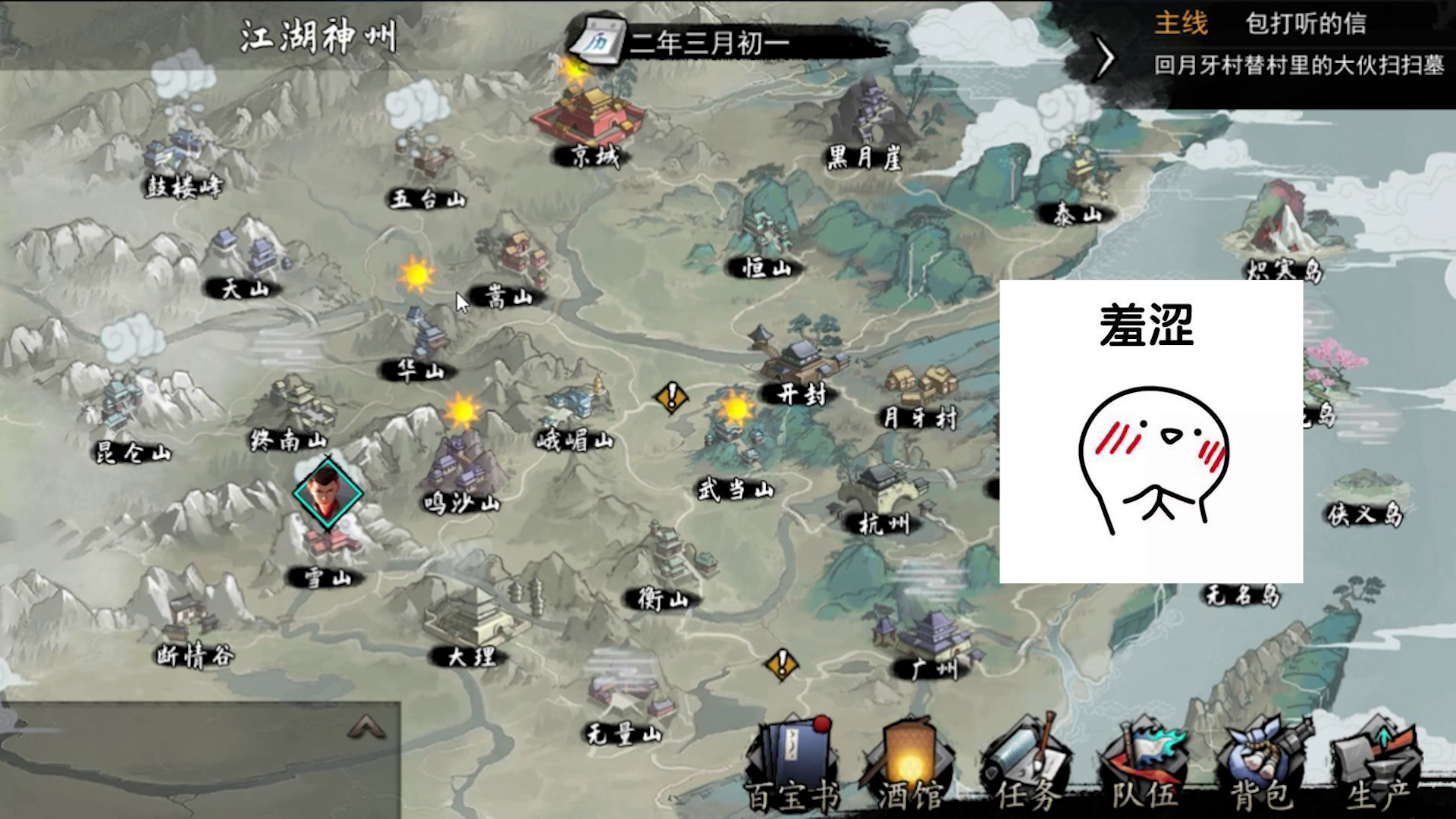This screenshot has width=1456, height=819.
Task: Click the exclamation event marker near 开封
Action: (670, 396)
